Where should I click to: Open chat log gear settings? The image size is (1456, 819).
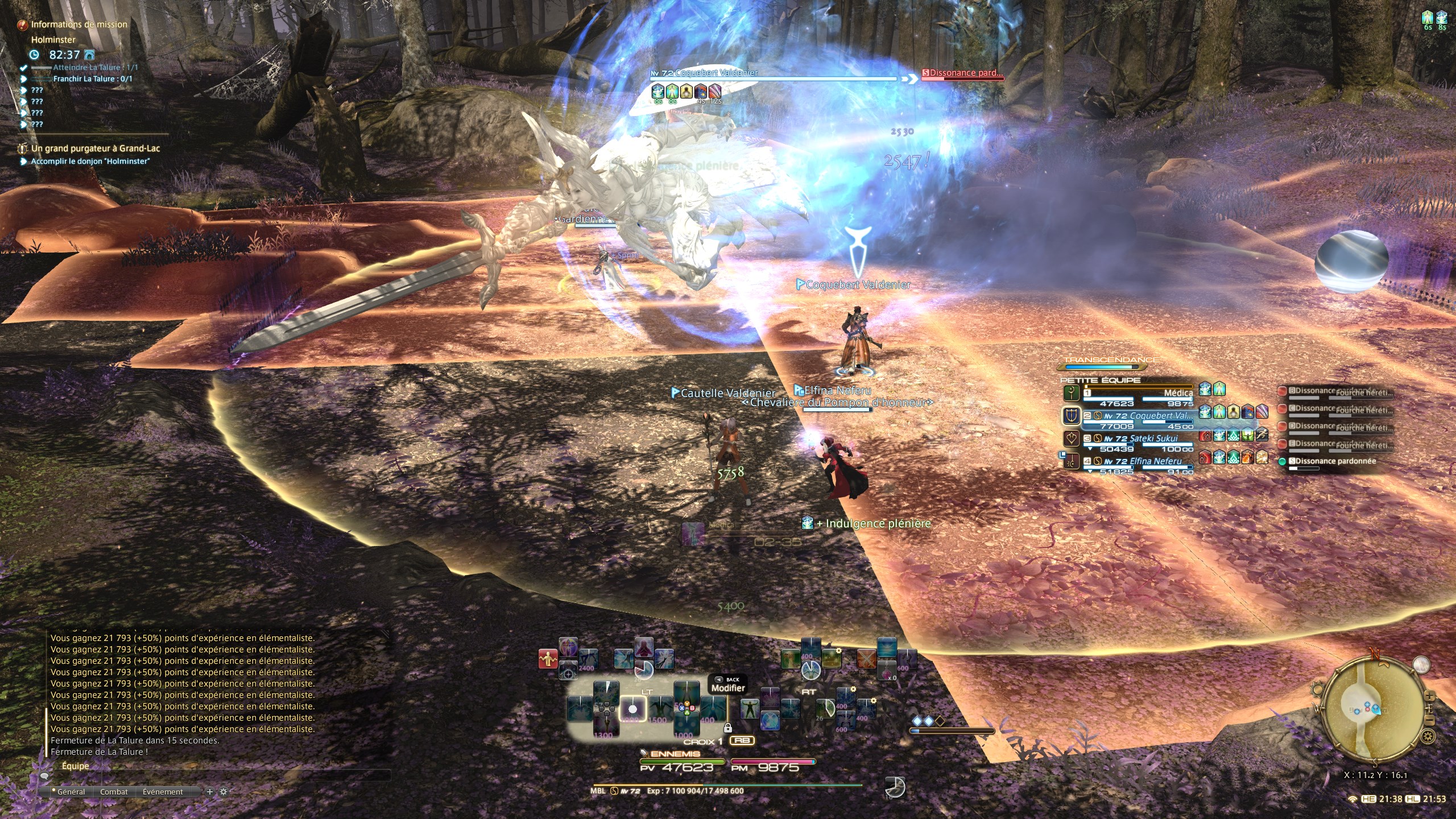[x=224, y=792]
